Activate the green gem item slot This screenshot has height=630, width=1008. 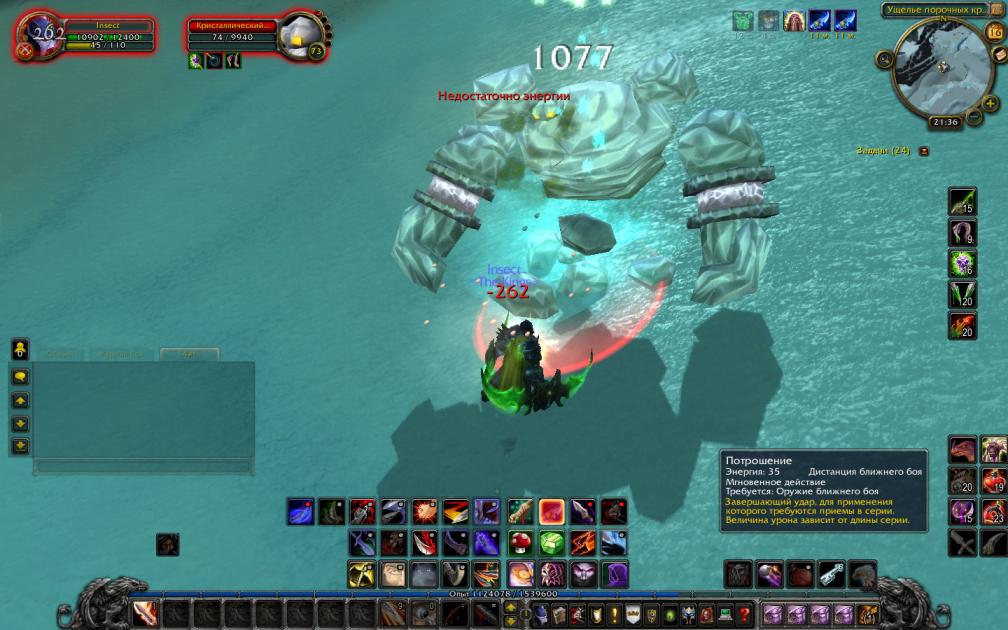pos(551,542)
